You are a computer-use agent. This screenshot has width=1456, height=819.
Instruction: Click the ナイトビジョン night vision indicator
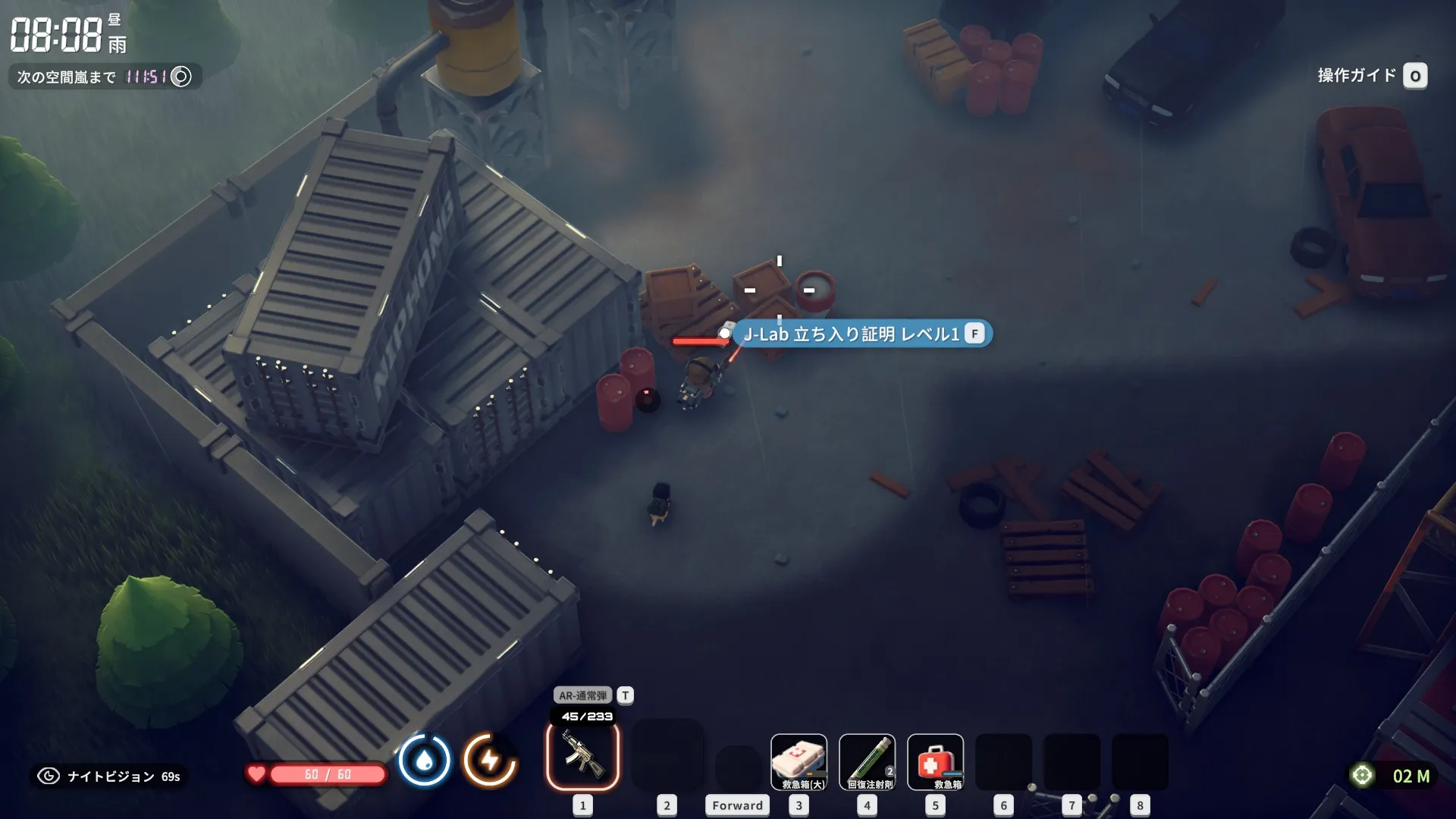[x=111, y=776]
